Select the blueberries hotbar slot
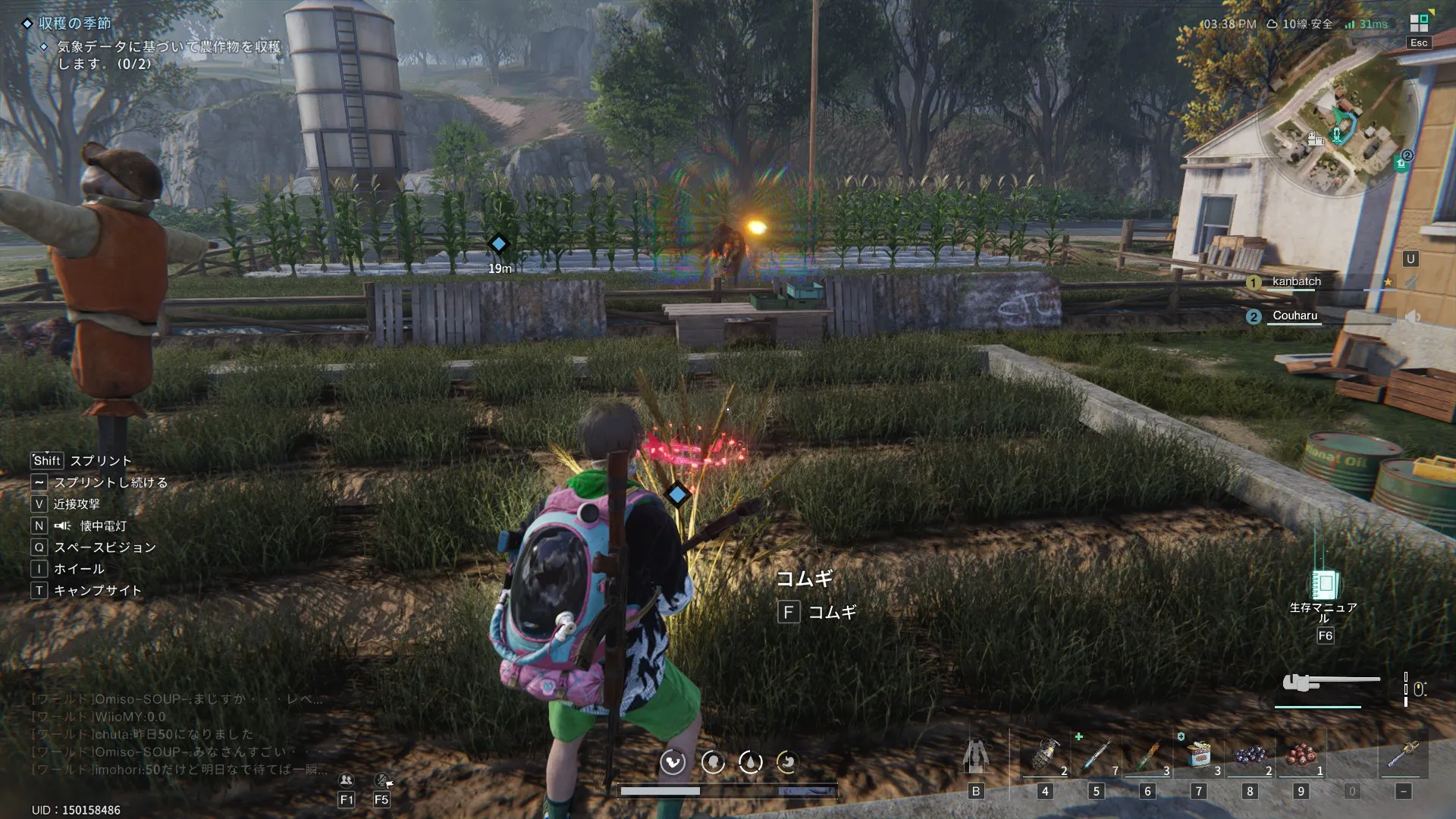The height and width of the screenshot is (819, 1456). (x=1250, y=755)
